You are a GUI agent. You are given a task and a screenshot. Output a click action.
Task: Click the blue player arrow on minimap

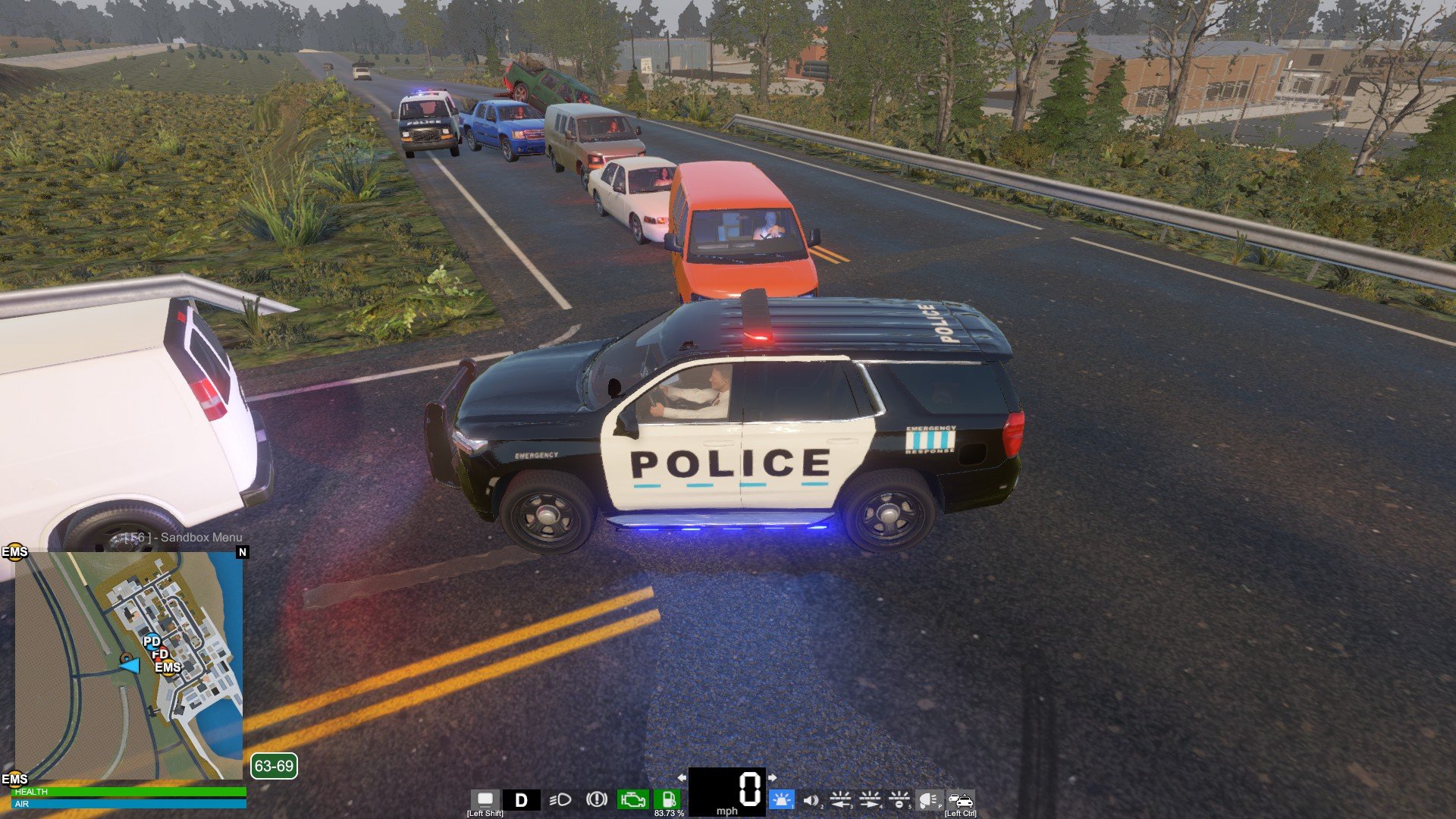click(130, 665)
